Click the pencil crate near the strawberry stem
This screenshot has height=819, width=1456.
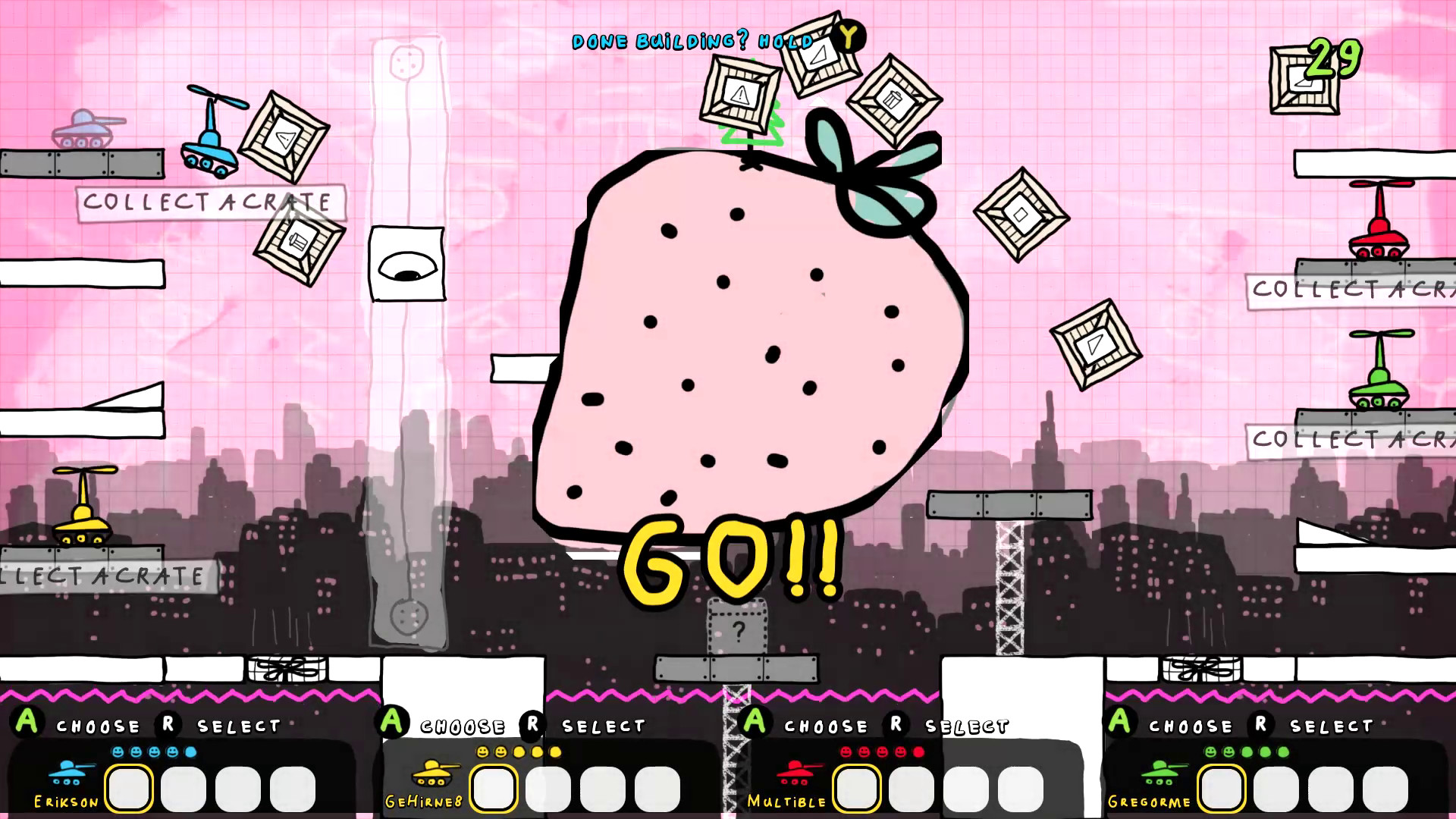pyautogui.click(x=893, y=99)
